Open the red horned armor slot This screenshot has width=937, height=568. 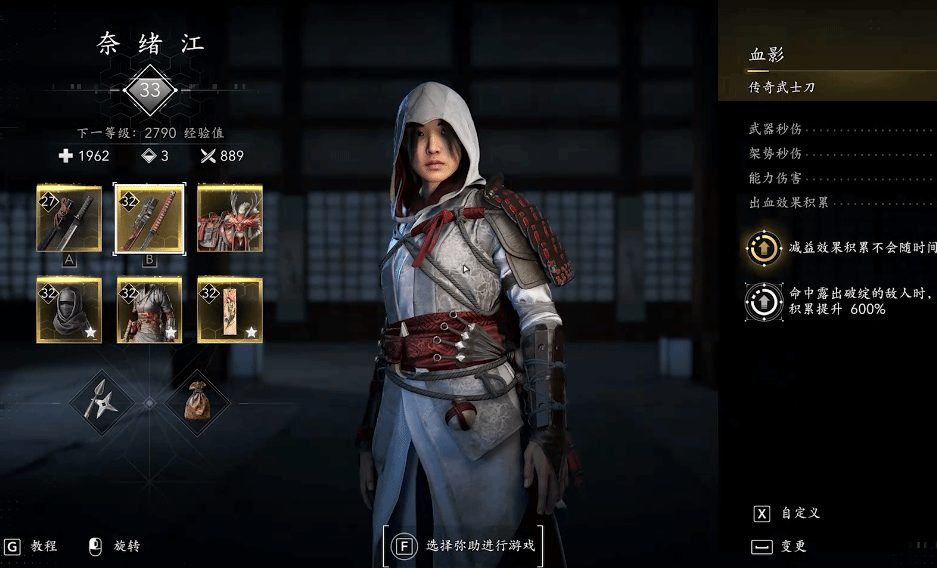pyautogui.click(x=230, y=218)
